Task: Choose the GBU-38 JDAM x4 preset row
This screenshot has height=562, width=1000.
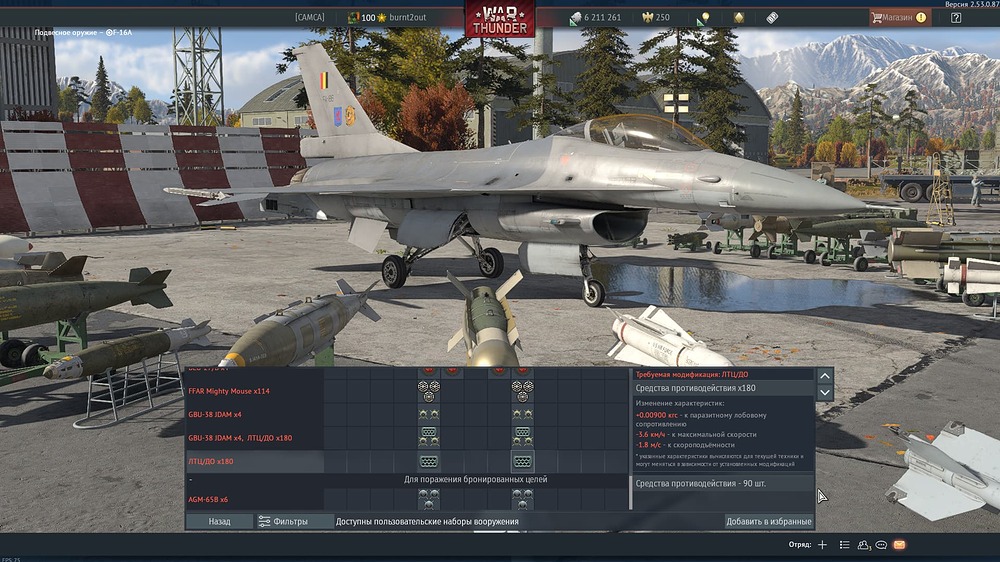Action: pos(215,414)
